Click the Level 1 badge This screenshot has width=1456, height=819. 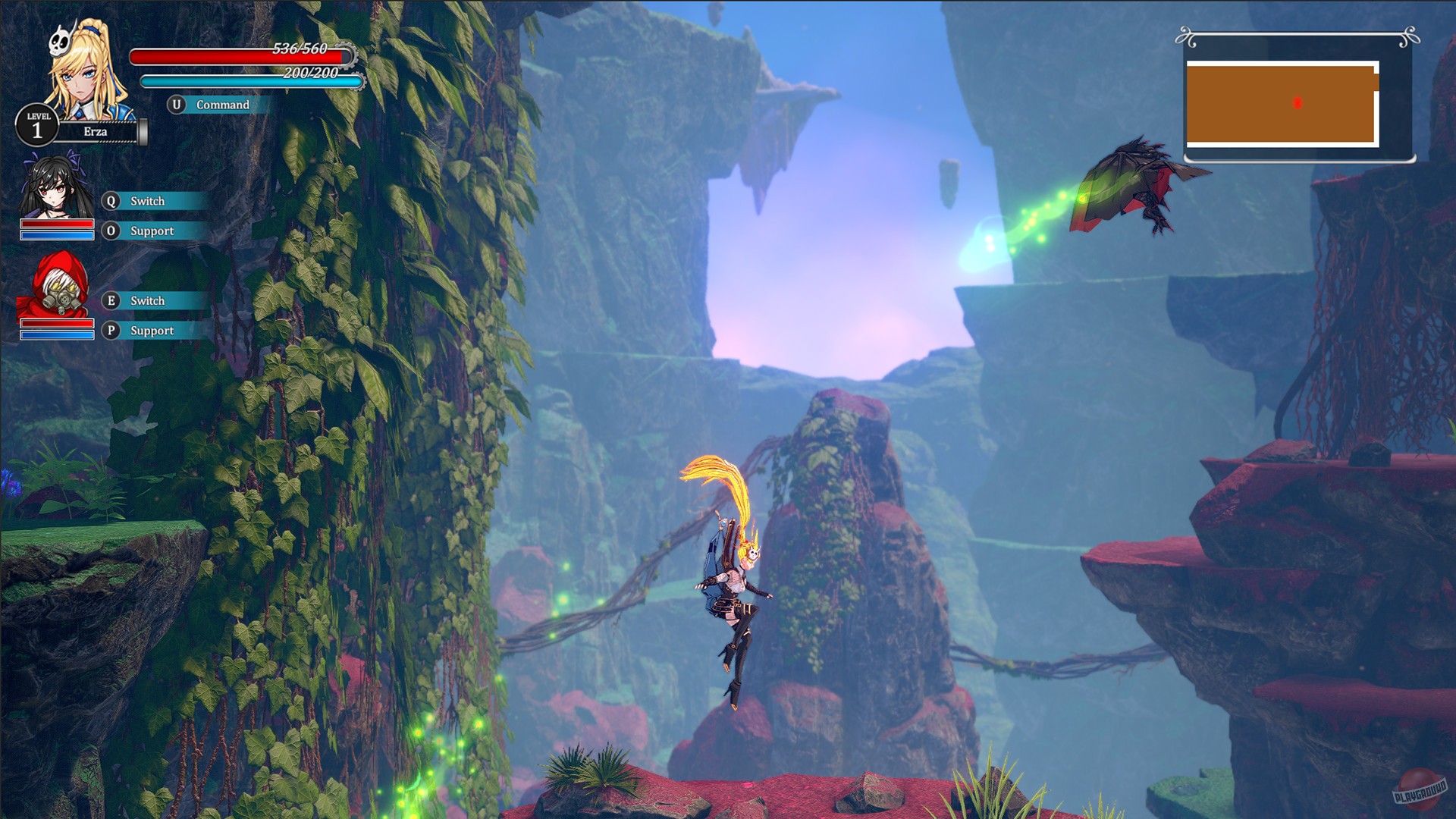coord(37,123)
